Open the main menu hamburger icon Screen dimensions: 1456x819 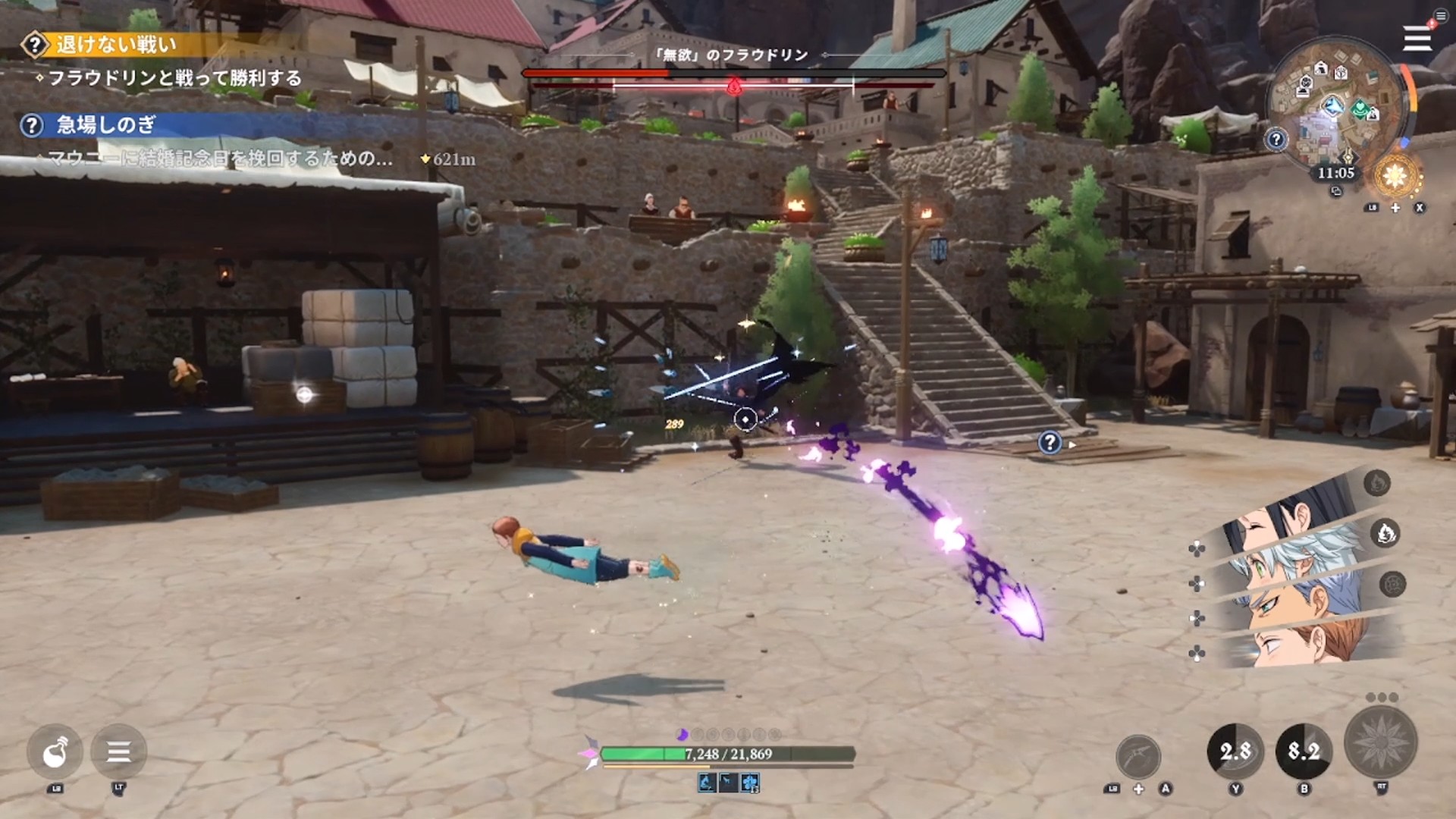1417,39
